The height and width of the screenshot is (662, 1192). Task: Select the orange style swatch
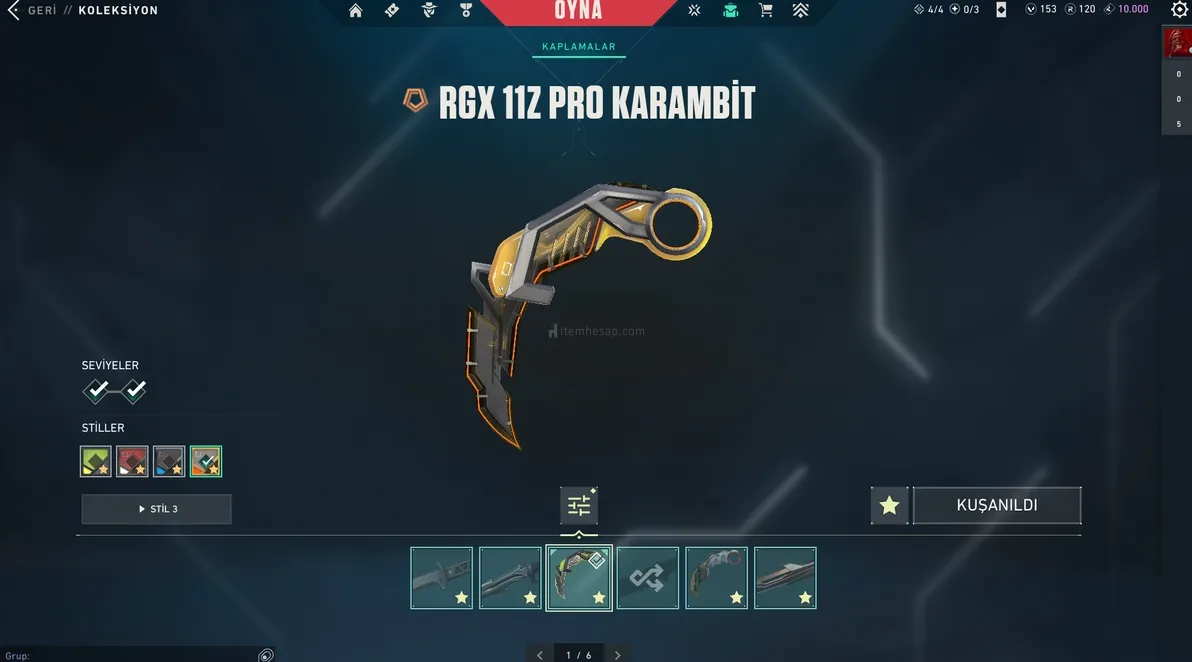[206, 461]
